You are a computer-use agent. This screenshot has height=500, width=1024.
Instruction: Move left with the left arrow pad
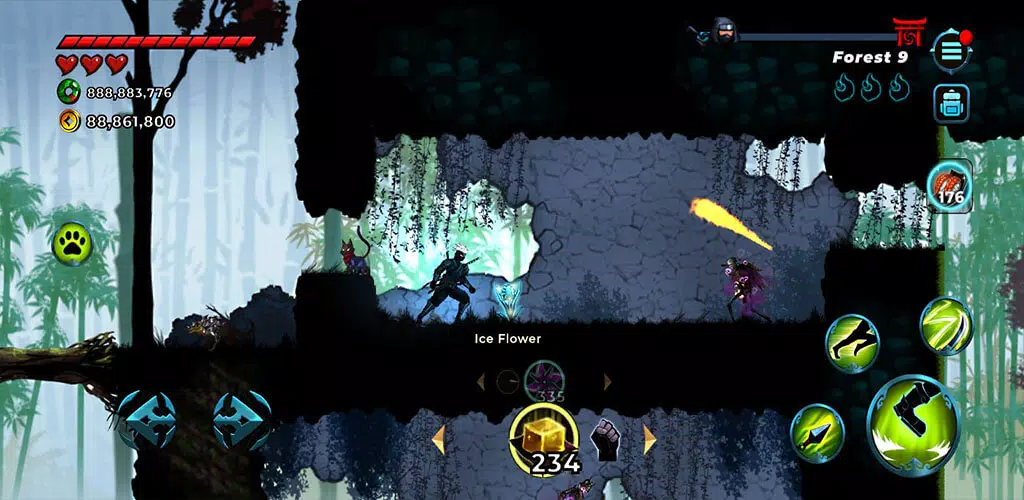[x=146, y=419]
